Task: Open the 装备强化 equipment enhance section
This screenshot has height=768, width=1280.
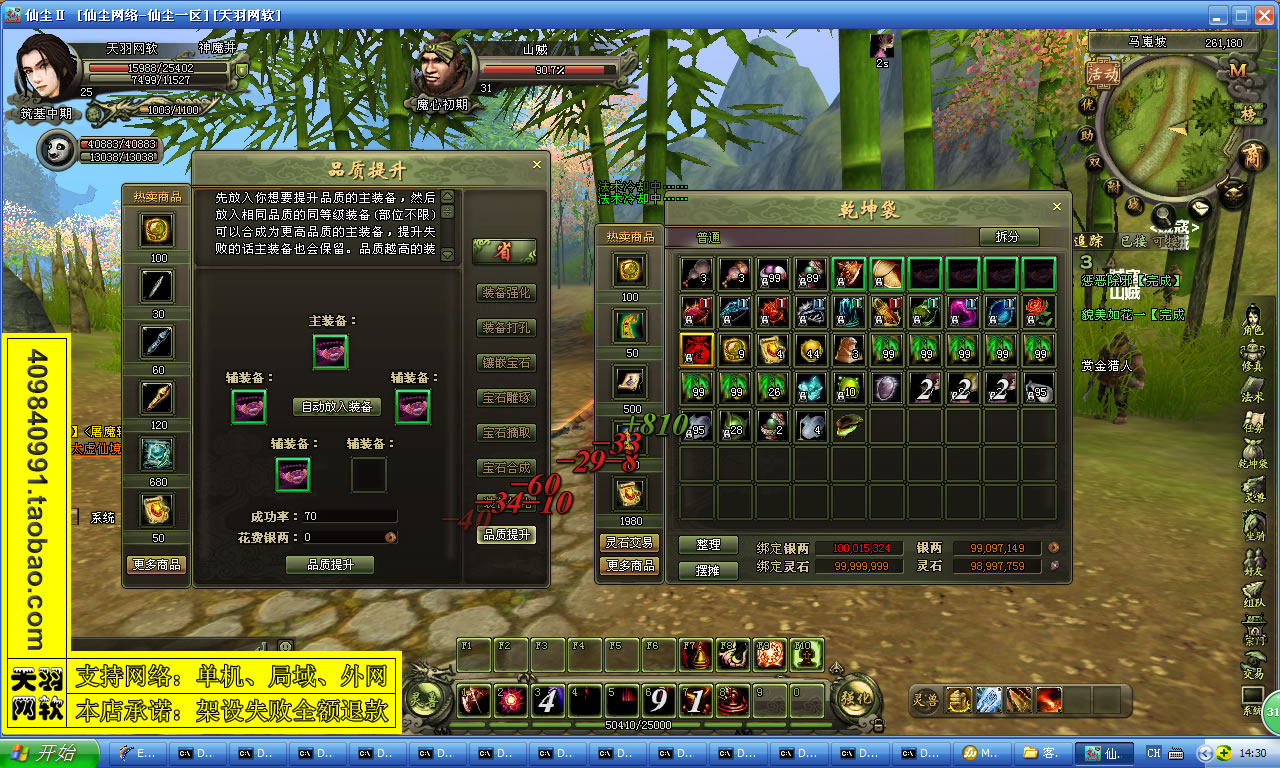Action: 507,293
